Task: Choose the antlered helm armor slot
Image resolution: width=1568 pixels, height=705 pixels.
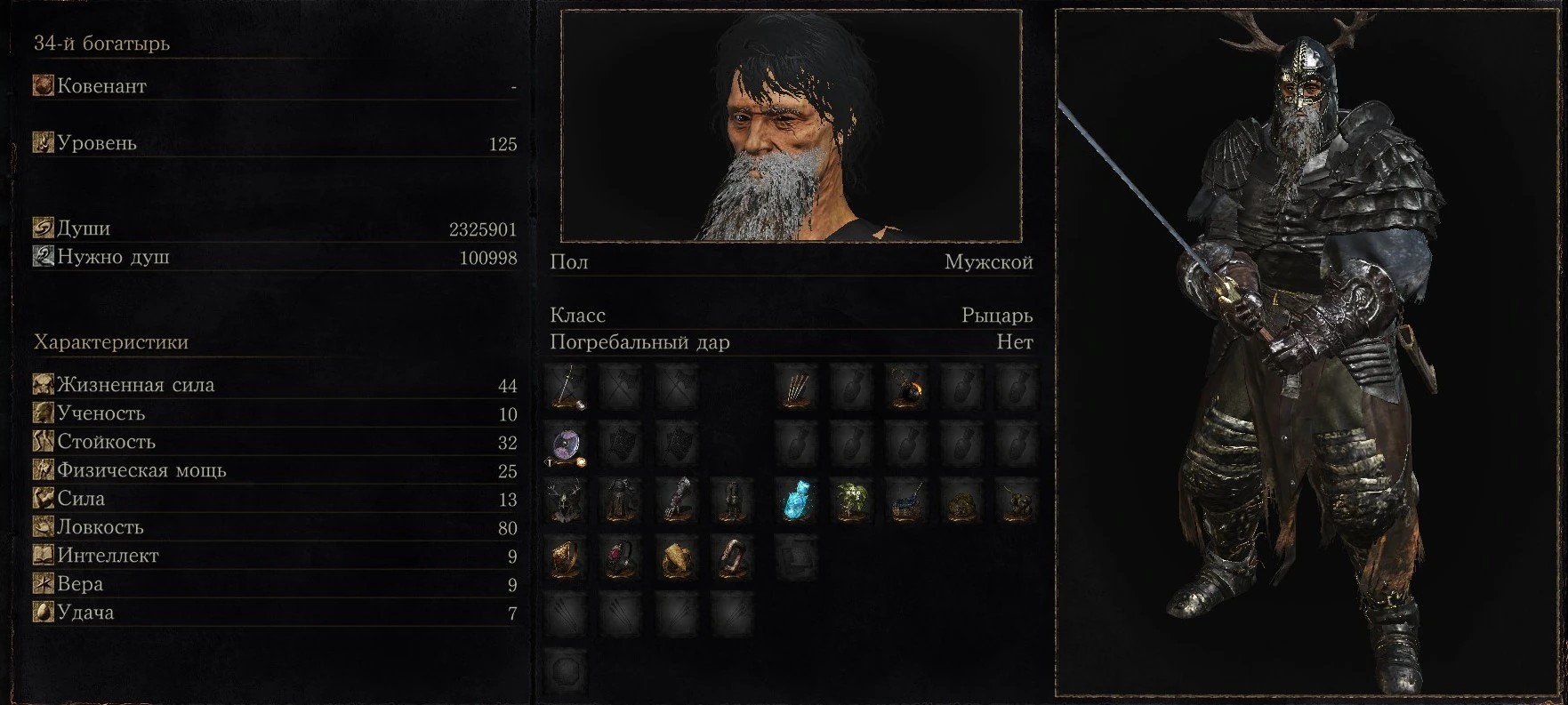Action: point(566,501)
